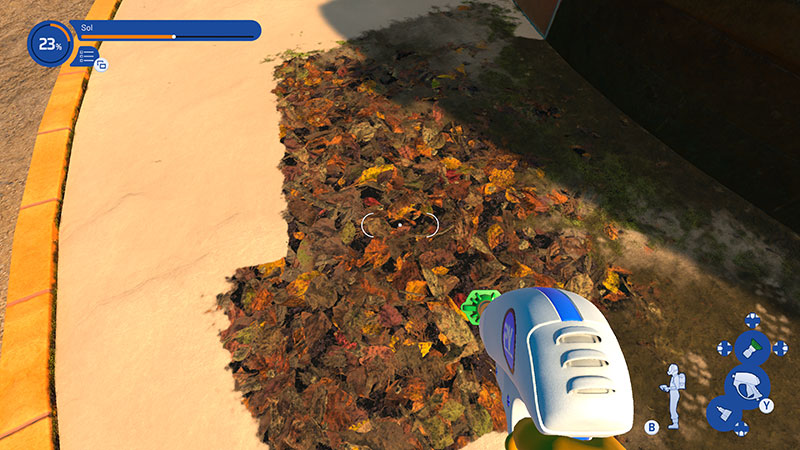Select the green nozzle tip slot
800x450 pixels.
tap(752, 348)
